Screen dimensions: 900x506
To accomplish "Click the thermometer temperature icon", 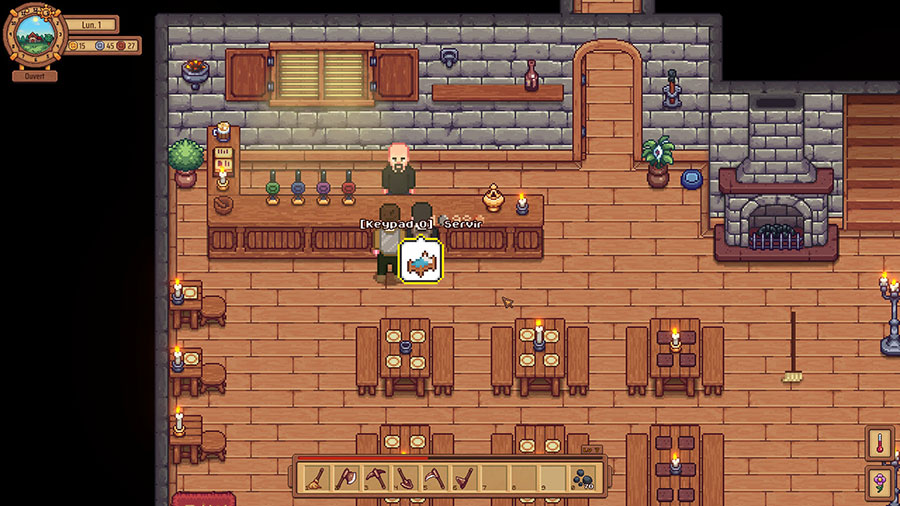I will click(881, 444).
